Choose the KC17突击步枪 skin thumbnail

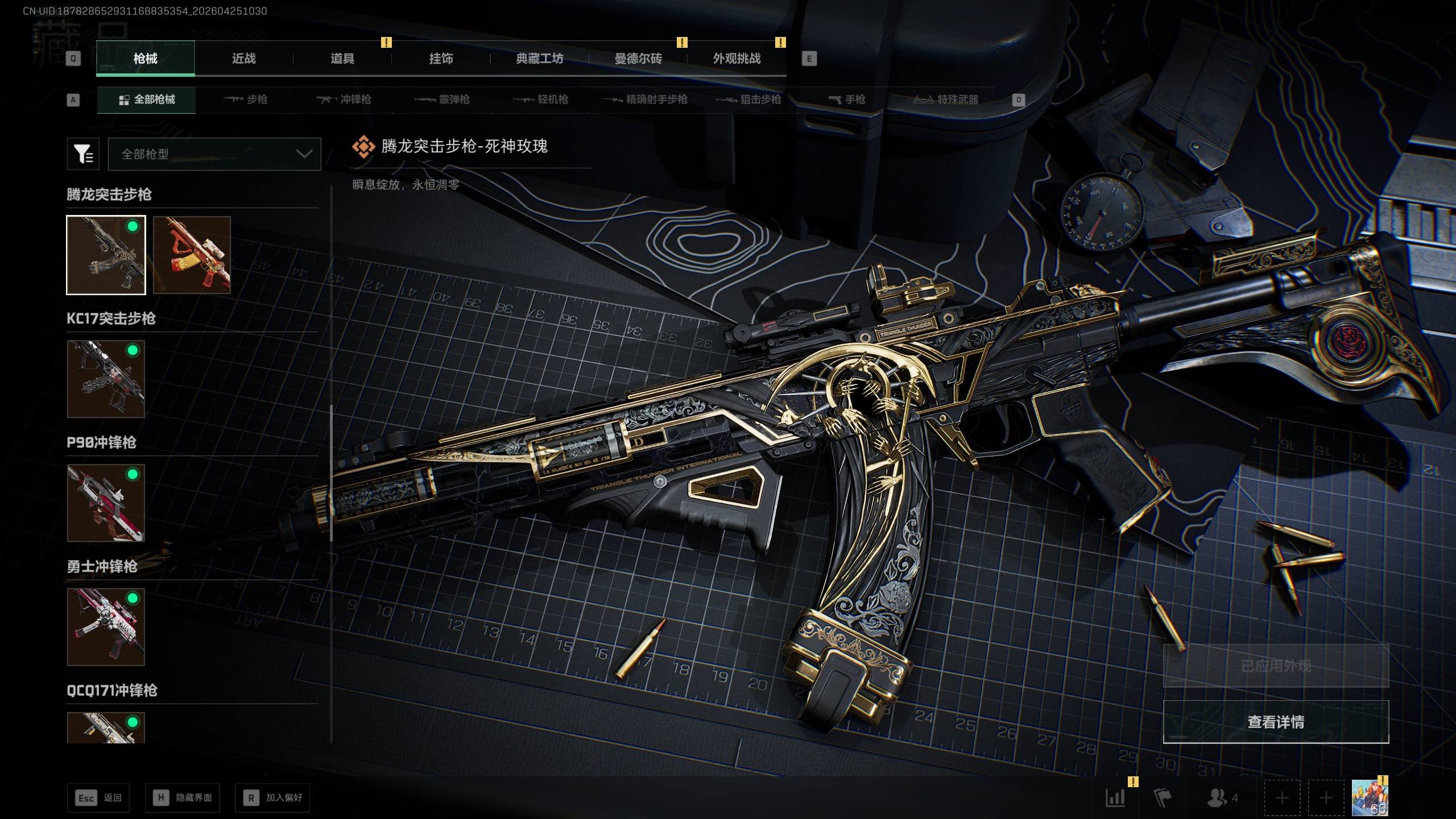tap(106, 379)
